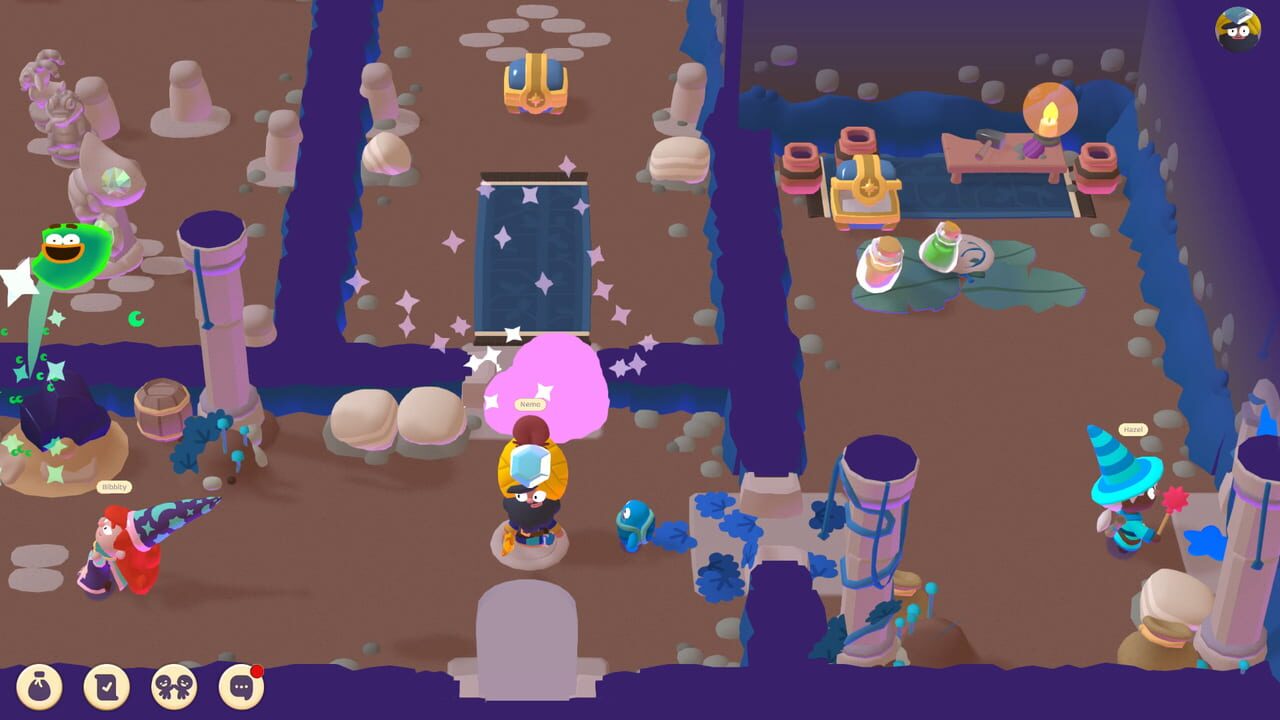This screenshot has height=720, width=1280.
Task: Click the glowing candle lamp
Action: pos(1048,112)
